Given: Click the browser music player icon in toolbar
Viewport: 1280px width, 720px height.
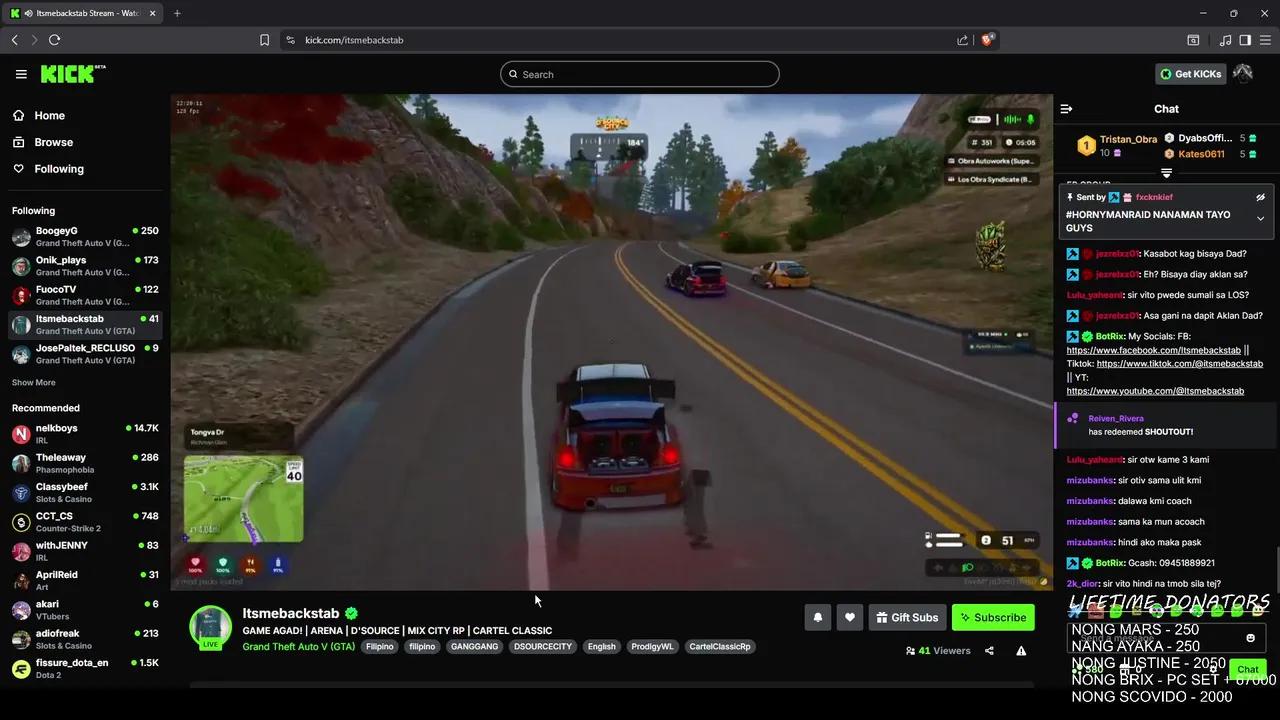Looking at the screenshot, I should (1225, 40).
